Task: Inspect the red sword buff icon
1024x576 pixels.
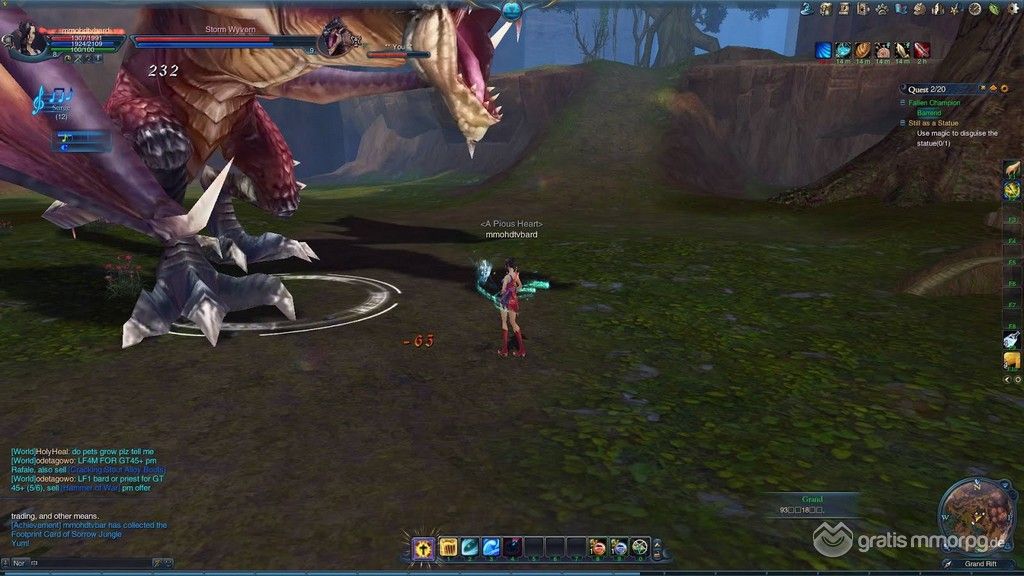Action: coord(921,50)
